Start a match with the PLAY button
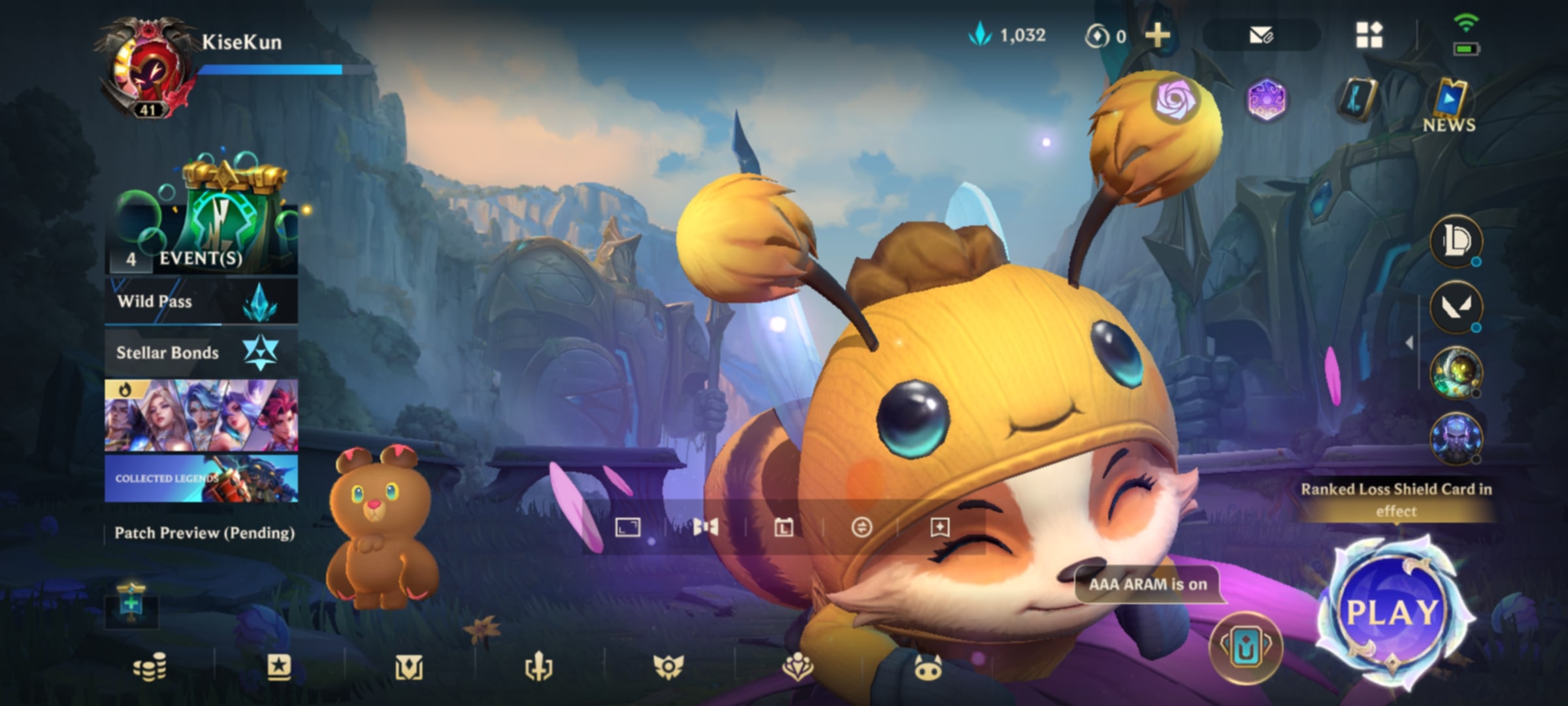1568x706 pixels. click(1393, 612)
